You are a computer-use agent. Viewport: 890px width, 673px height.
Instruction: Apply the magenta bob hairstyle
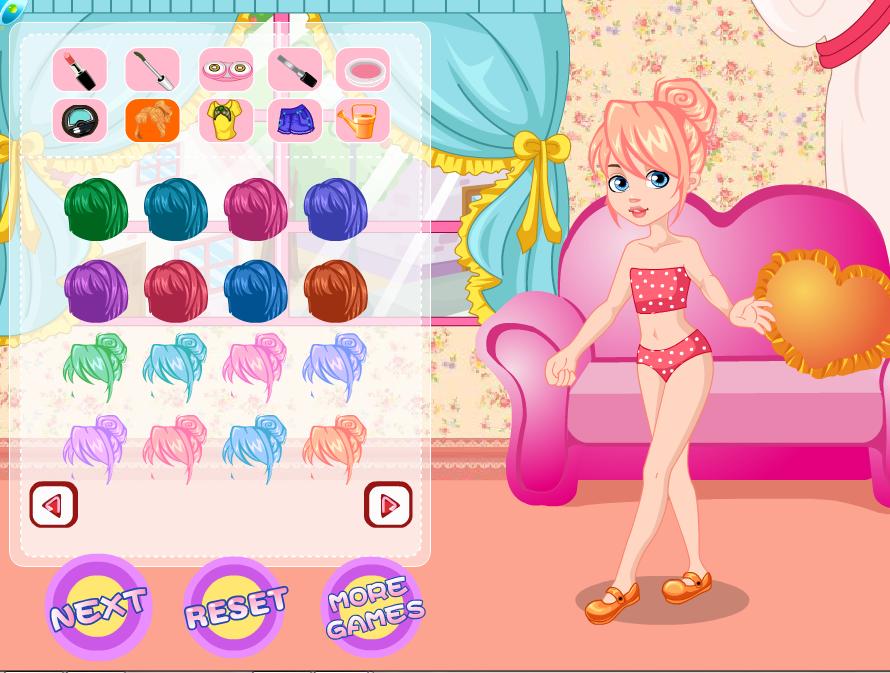[256, 209]
